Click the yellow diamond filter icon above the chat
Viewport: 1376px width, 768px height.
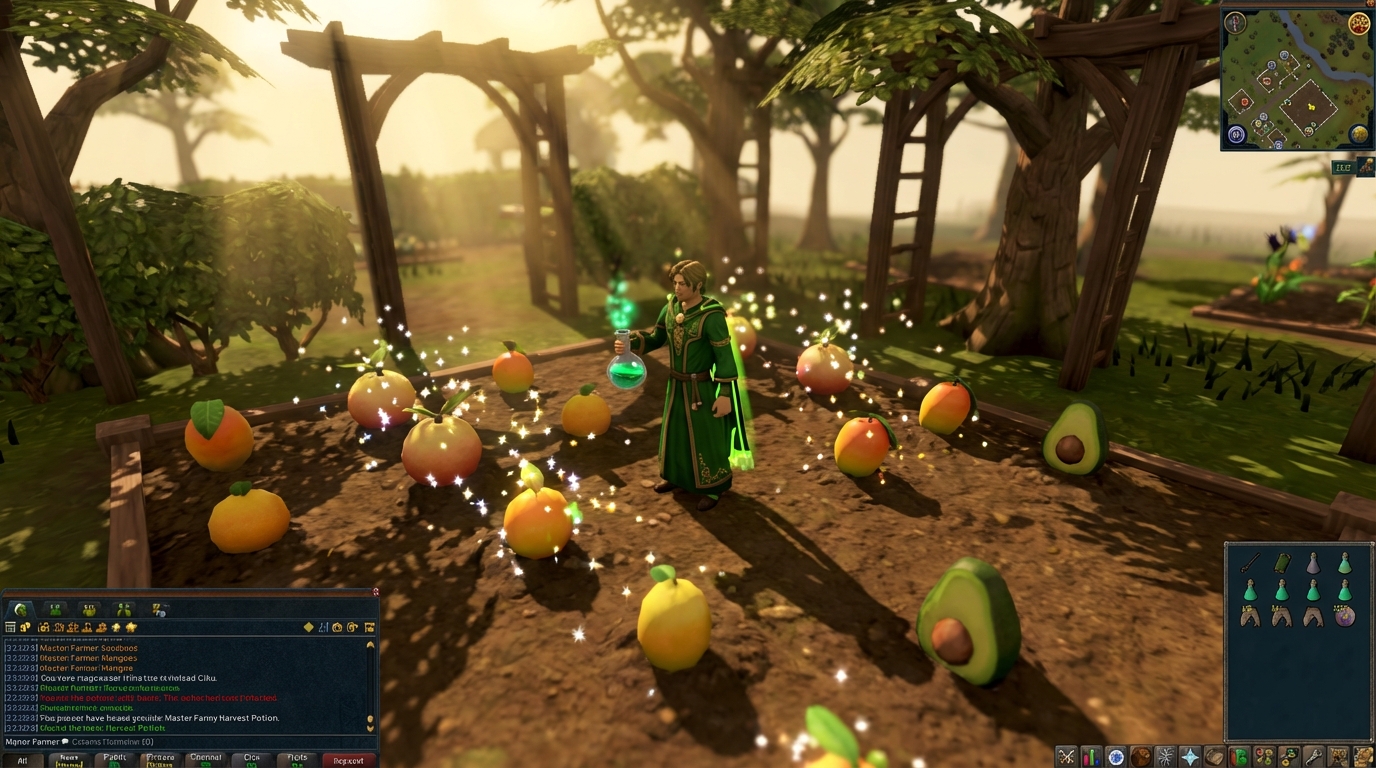click(309, 627)
